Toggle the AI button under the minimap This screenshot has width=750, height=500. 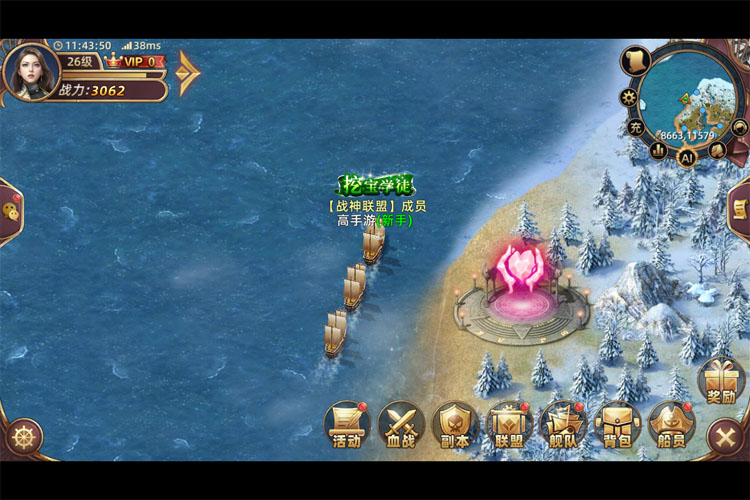687,157
